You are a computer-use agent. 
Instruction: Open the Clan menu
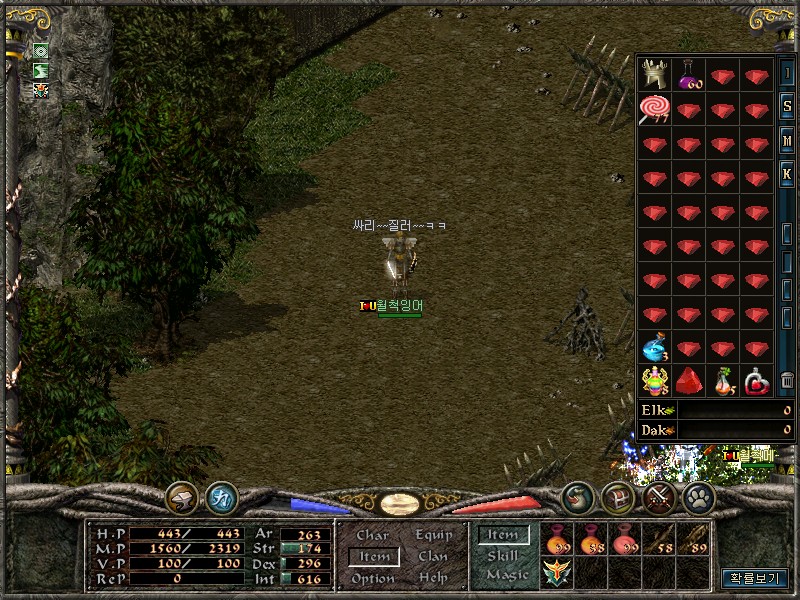pos(433,557)
